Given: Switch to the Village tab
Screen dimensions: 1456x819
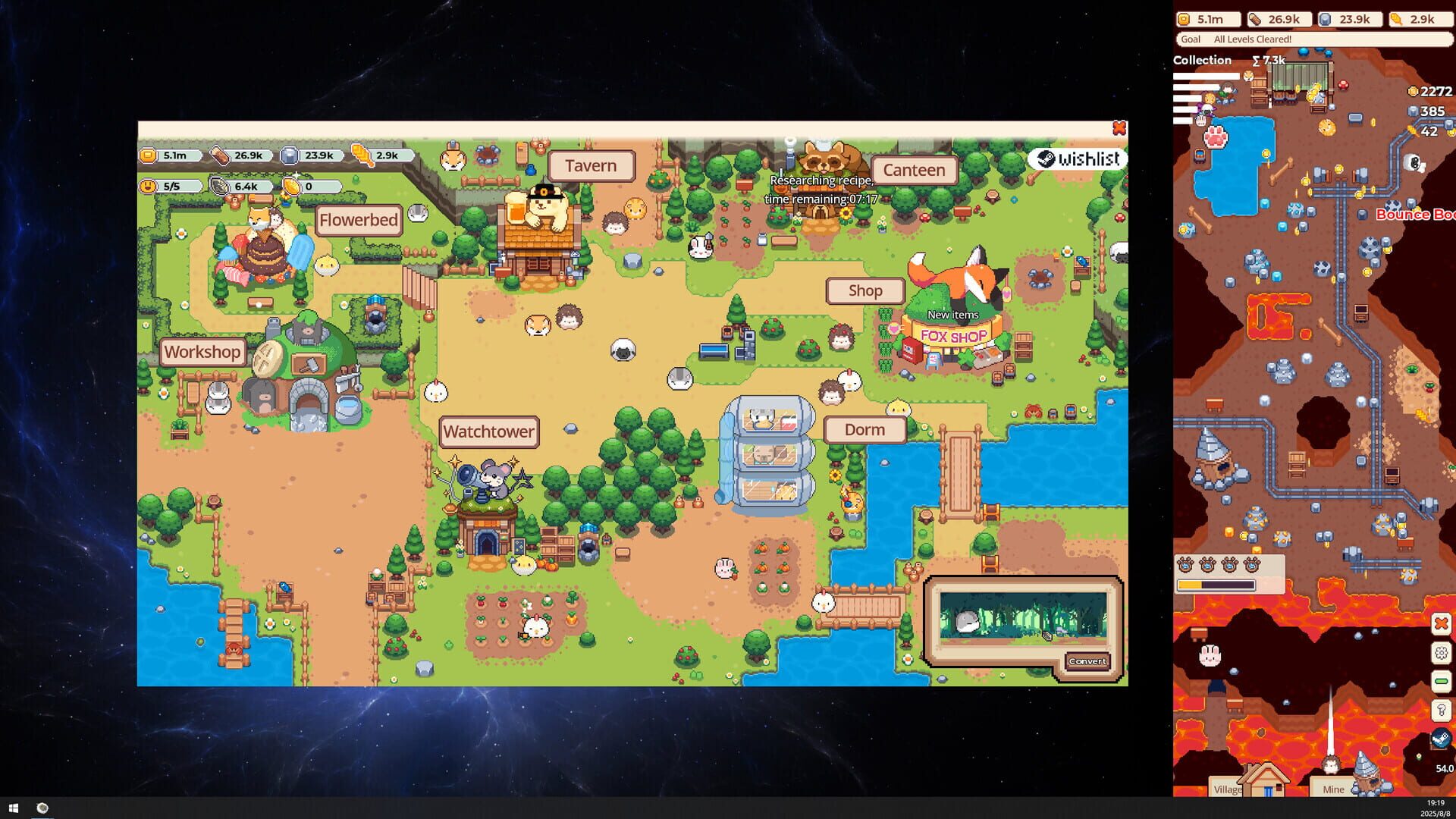Looking at the screenshot, I should coord(1228,789).
